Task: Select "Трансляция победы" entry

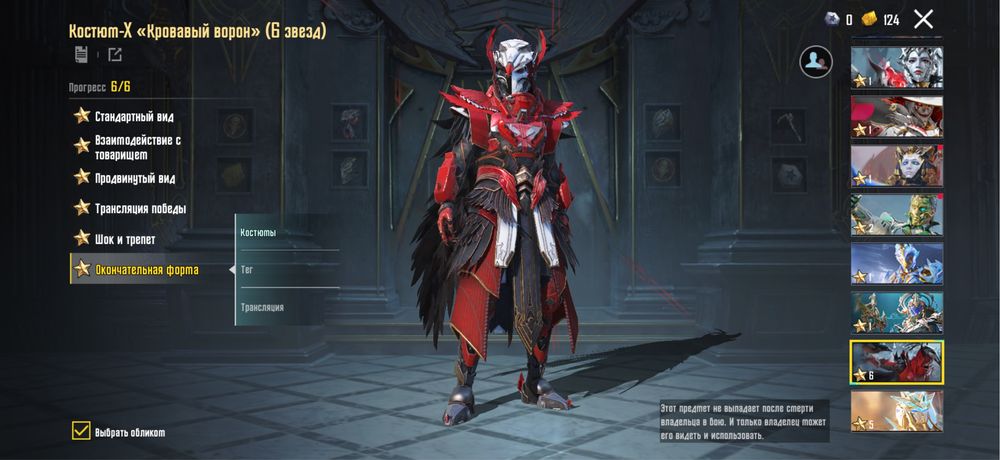Action: [140, 208]
